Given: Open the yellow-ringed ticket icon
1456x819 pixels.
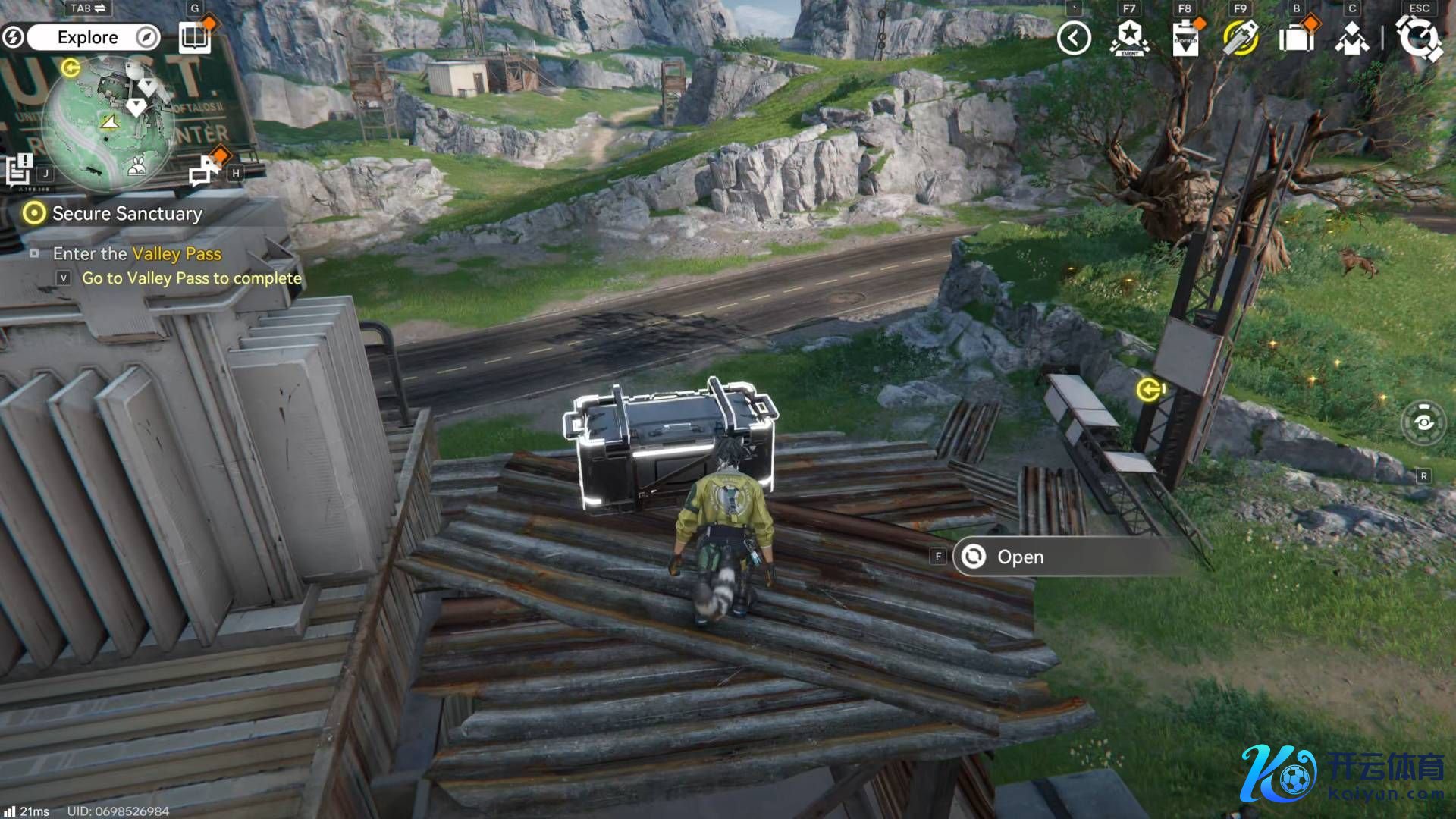Looking at the screenshot, I should coord(1241,38).
